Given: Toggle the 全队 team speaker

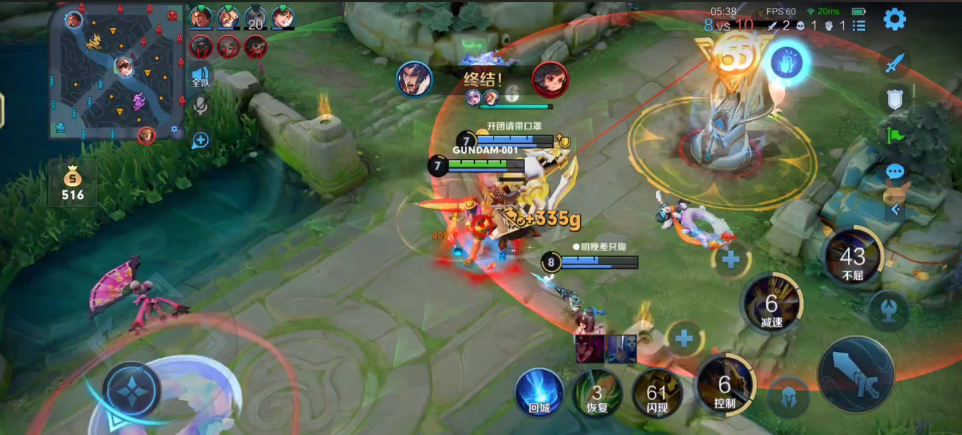Looking at the screenshot, I should pyautogui.click(x=200, y=76).
